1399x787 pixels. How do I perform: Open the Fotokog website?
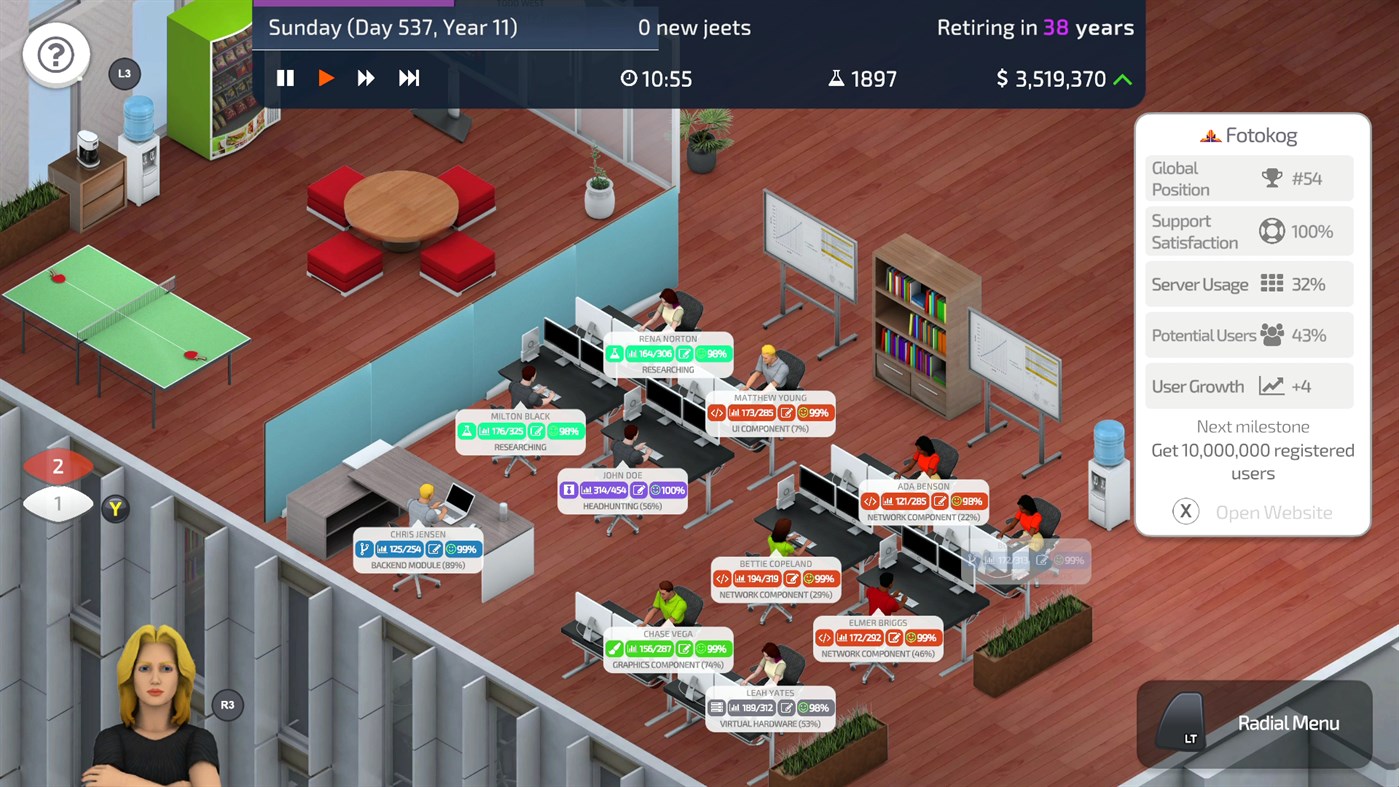(1185, 511)
